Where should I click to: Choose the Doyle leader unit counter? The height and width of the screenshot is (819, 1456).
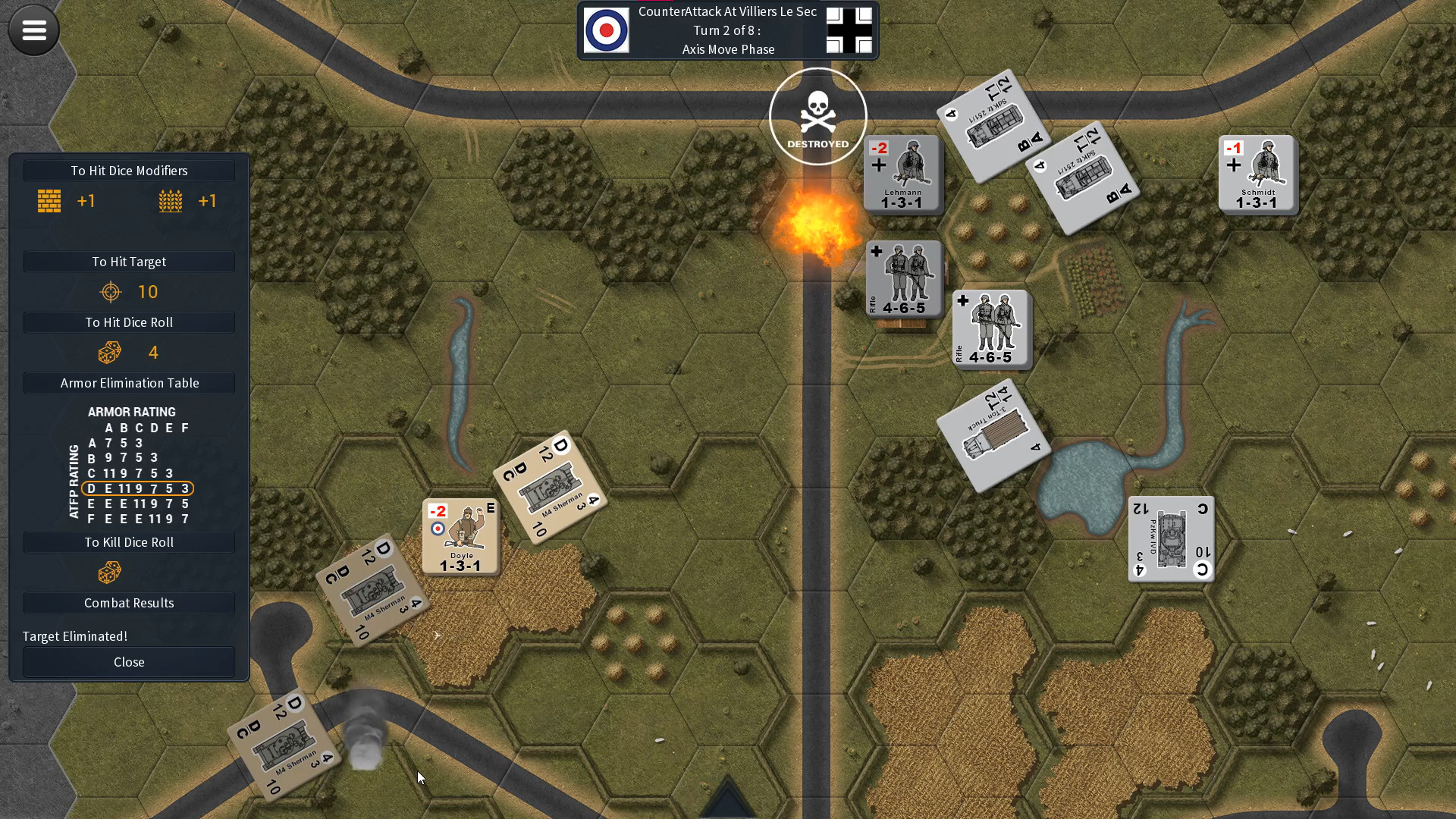pyautogui.click(x=460, y=536)
